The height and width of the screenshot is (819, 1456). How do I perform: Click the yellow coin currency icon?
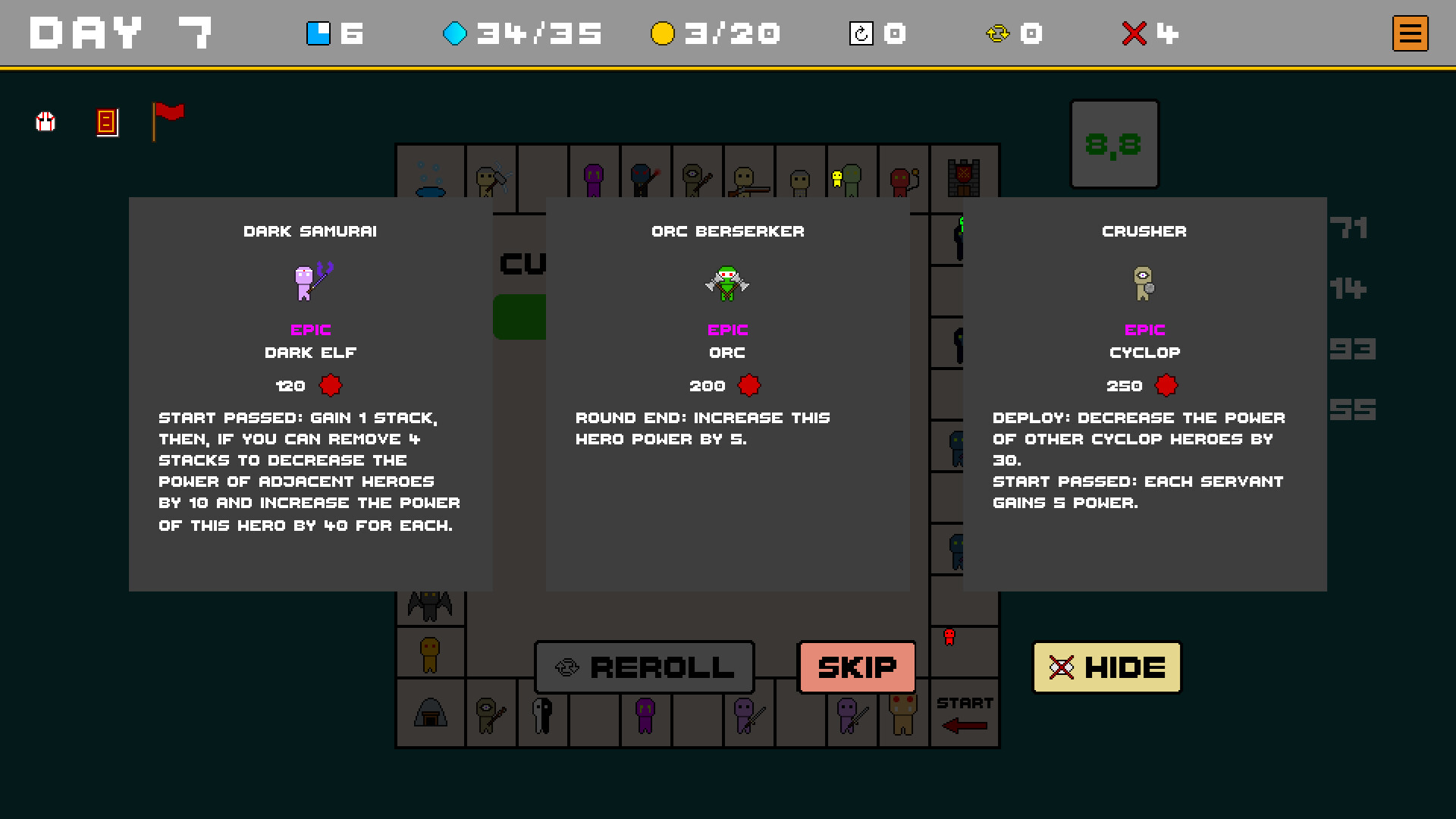click(x=662, y=33)
